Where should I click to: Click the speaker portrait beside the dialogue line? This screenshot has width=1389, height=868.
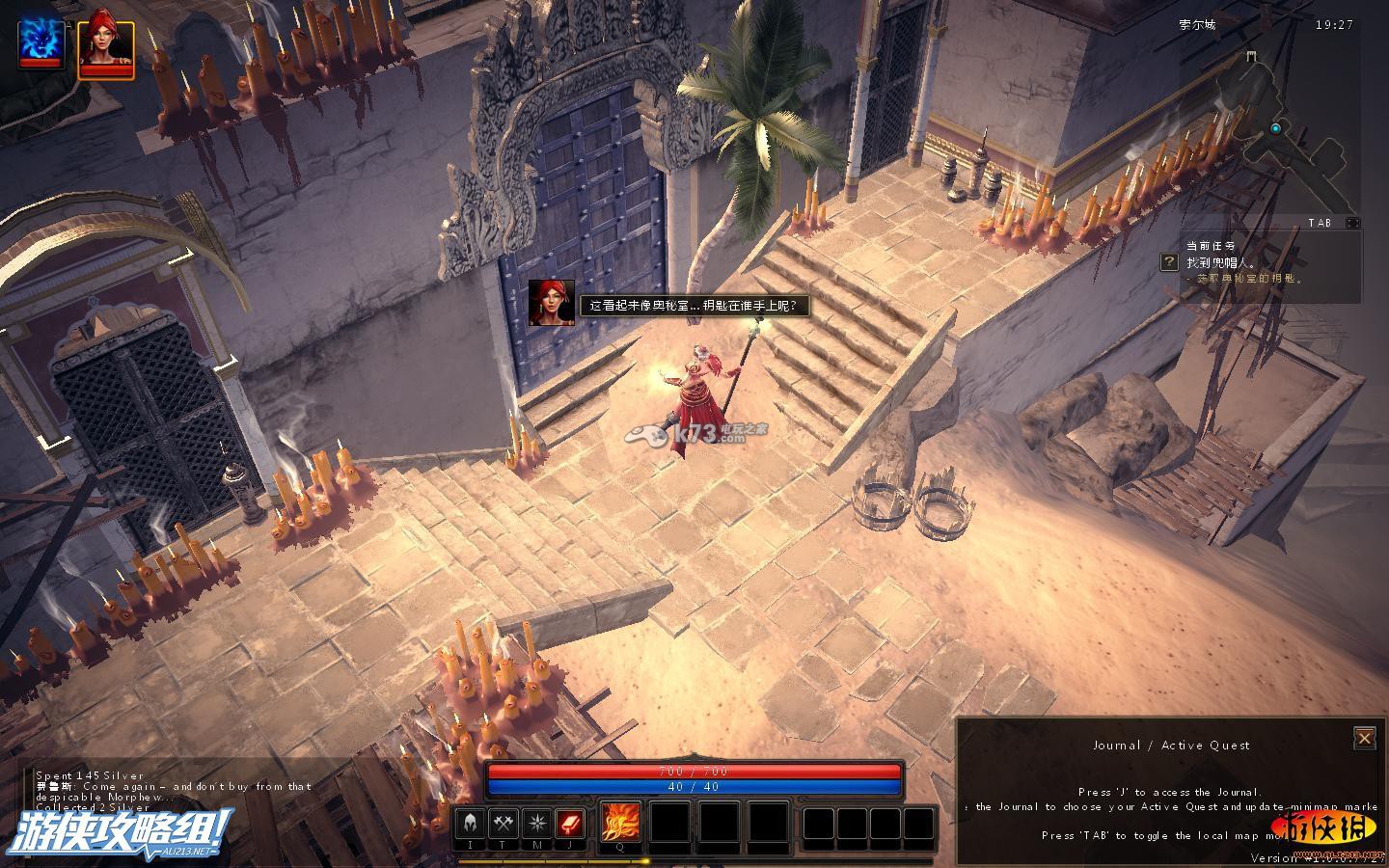551,304
